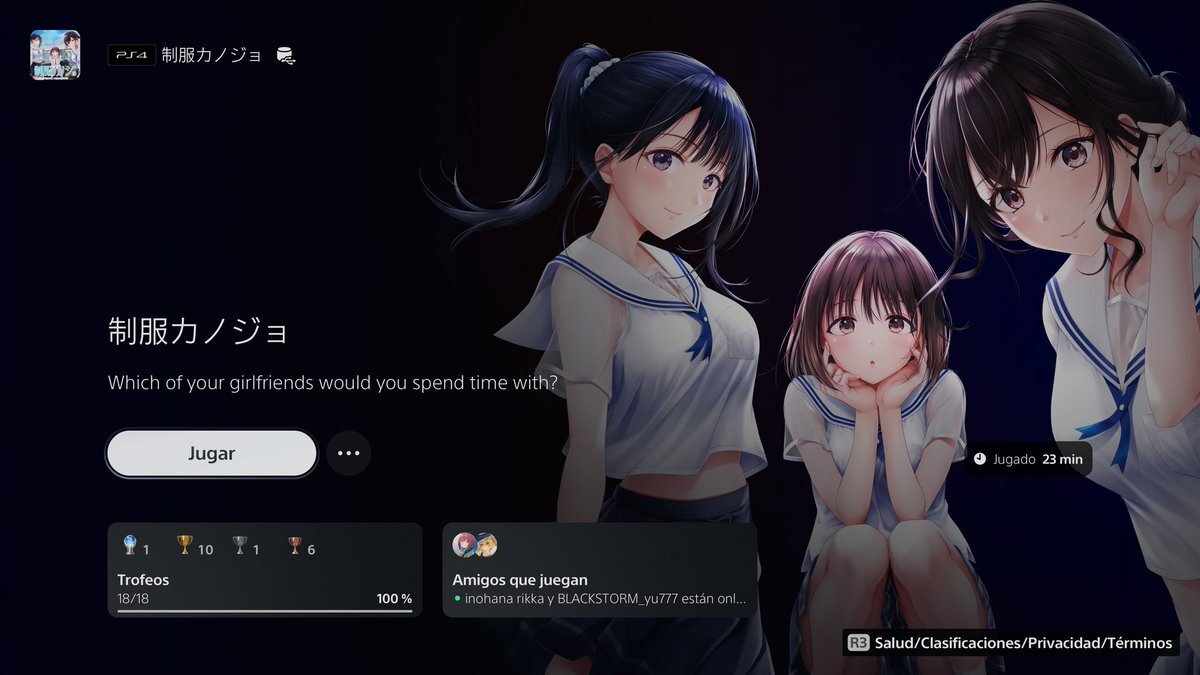Open the three-dot more options menu
The height and width of the screenshot is (675, 1200).
(348, 453)
